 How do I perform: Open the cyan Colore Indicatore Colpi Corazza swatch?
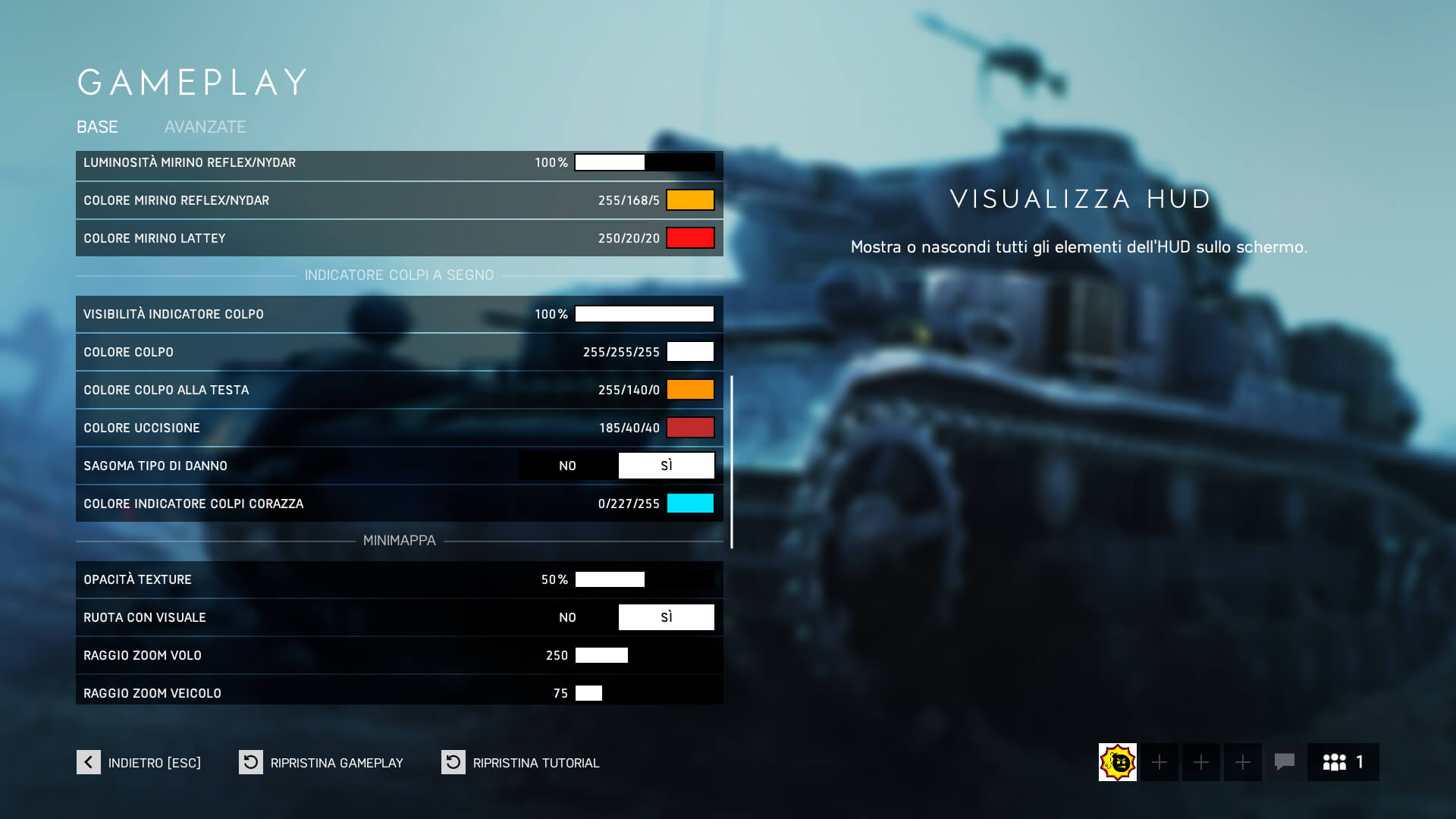(x=689, y=503)
